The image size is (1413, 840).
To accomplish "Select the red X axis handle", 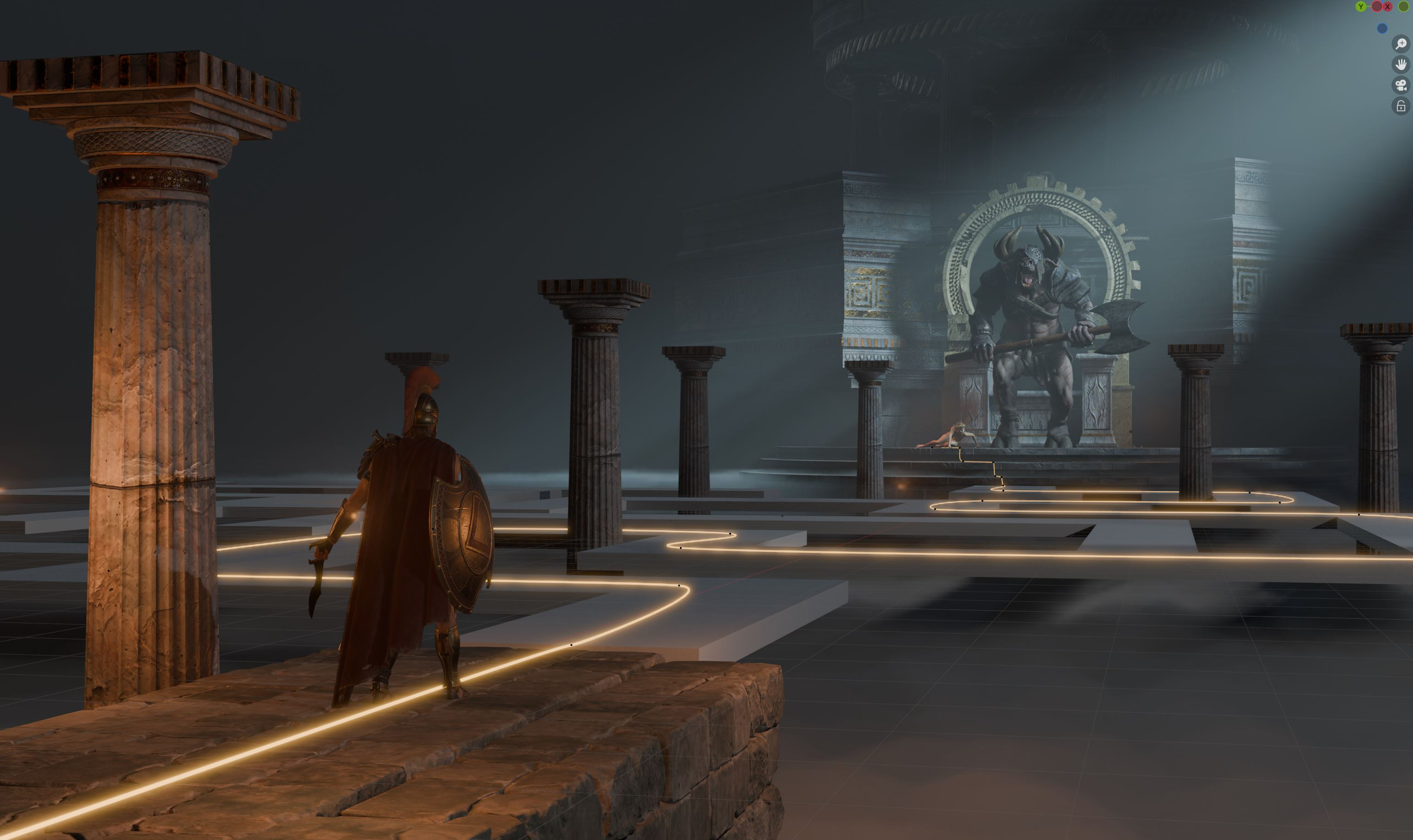I will pyautogui.click(x=1388, y=7).
